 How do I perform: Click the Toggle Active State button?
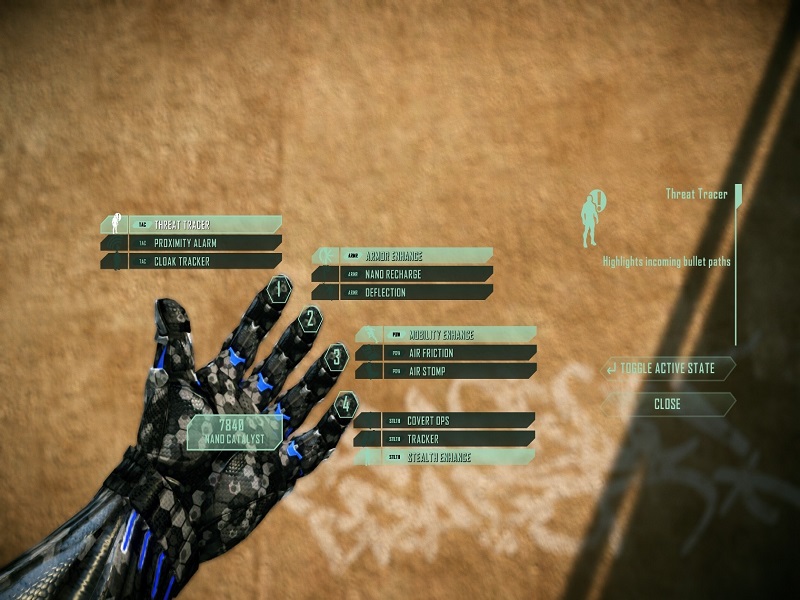click(x=667, y=368)
